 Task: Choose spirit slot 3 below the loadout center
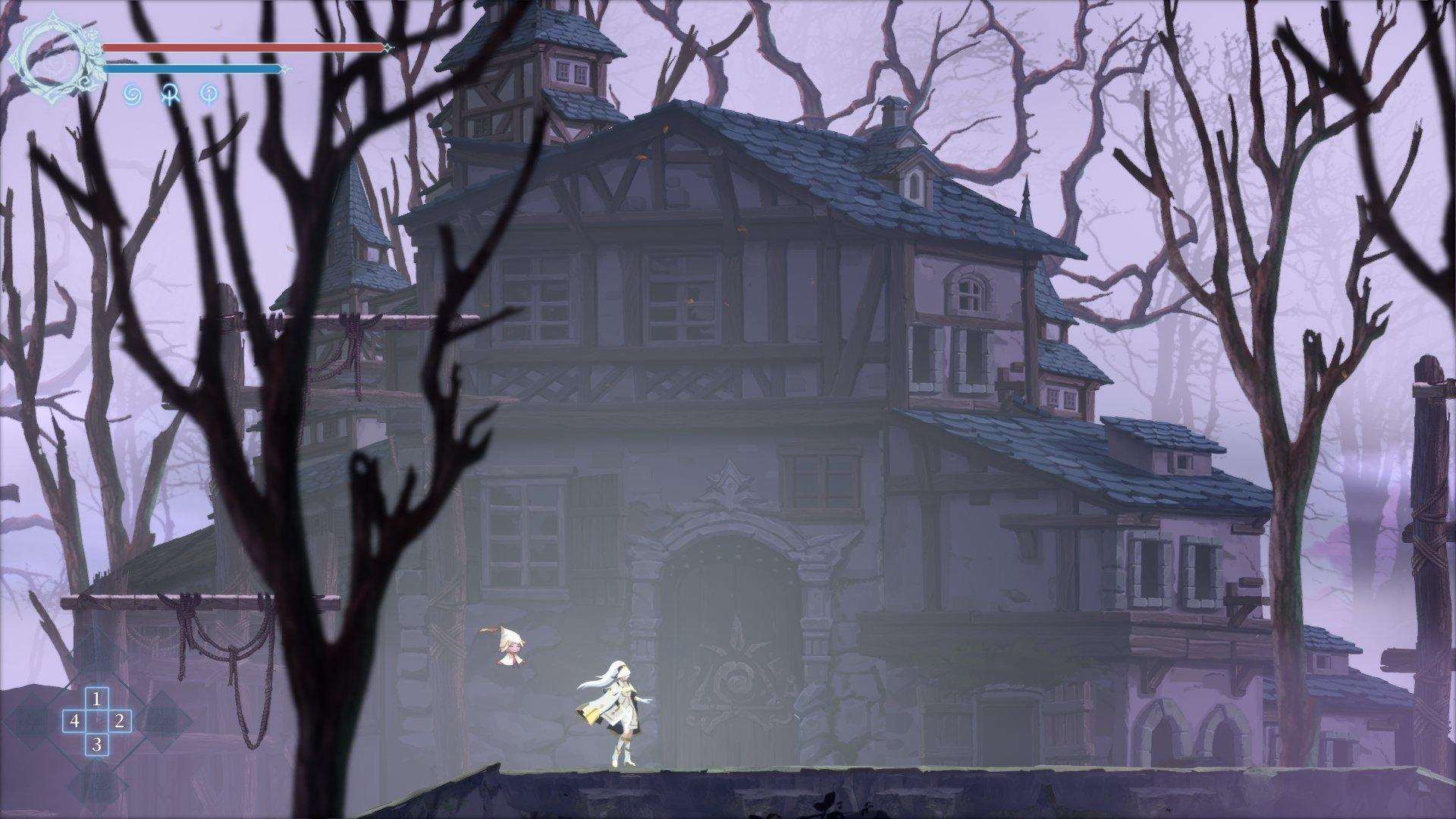pyautogui.click(x=97, y=745)
